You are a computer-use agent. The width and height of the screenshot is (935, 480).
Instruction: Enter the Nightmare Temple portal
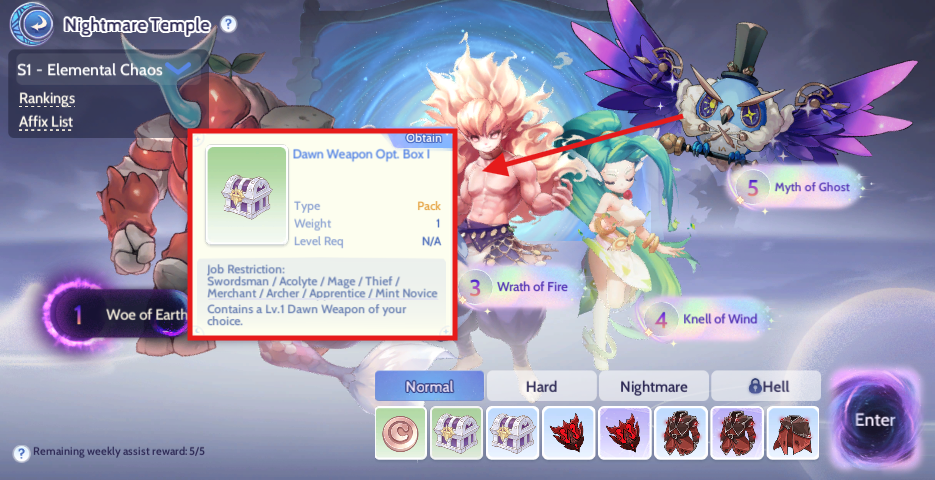pos(874,420)
